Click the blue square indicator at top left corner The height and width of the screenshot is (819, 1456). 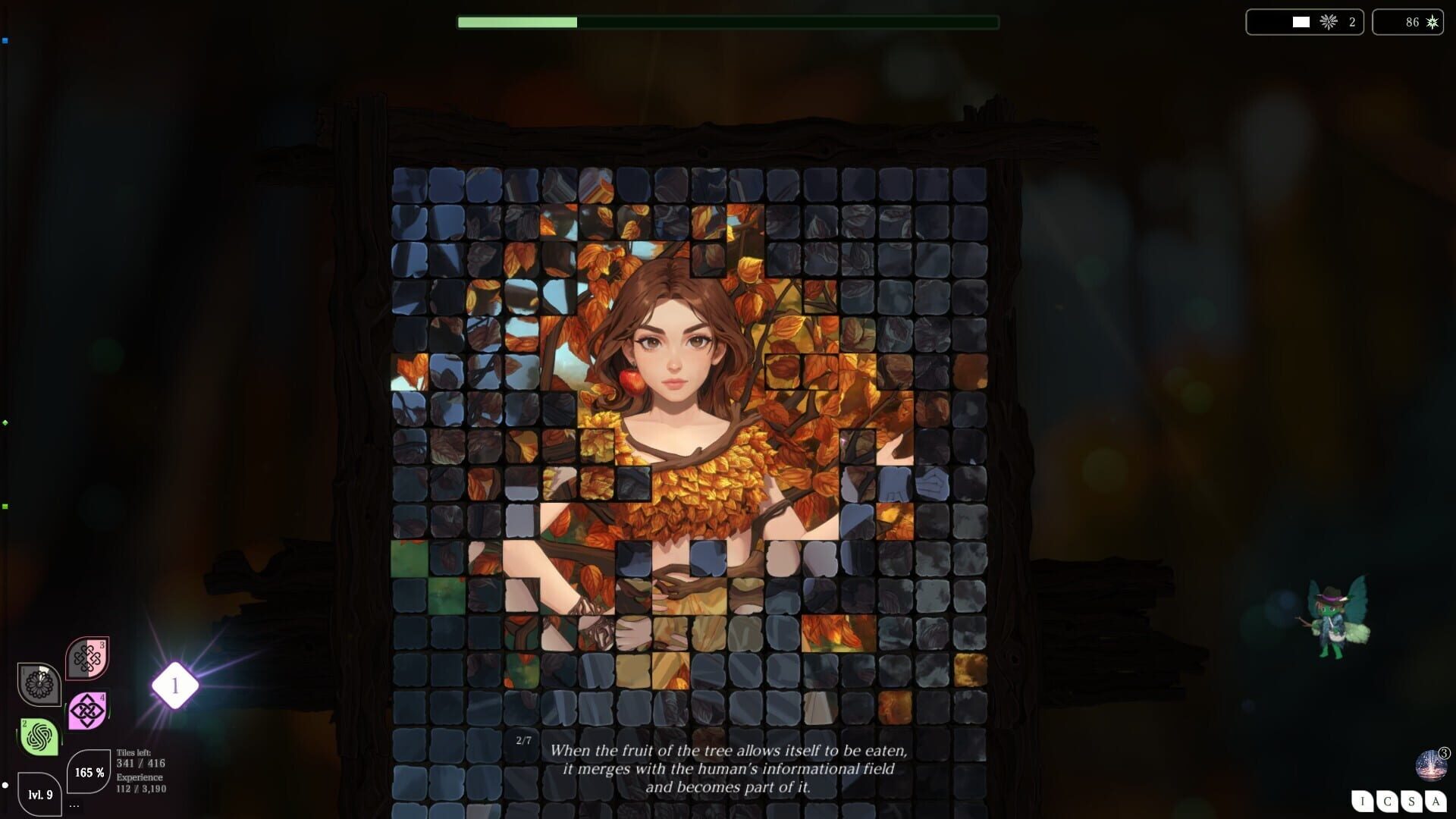point(6,39)
